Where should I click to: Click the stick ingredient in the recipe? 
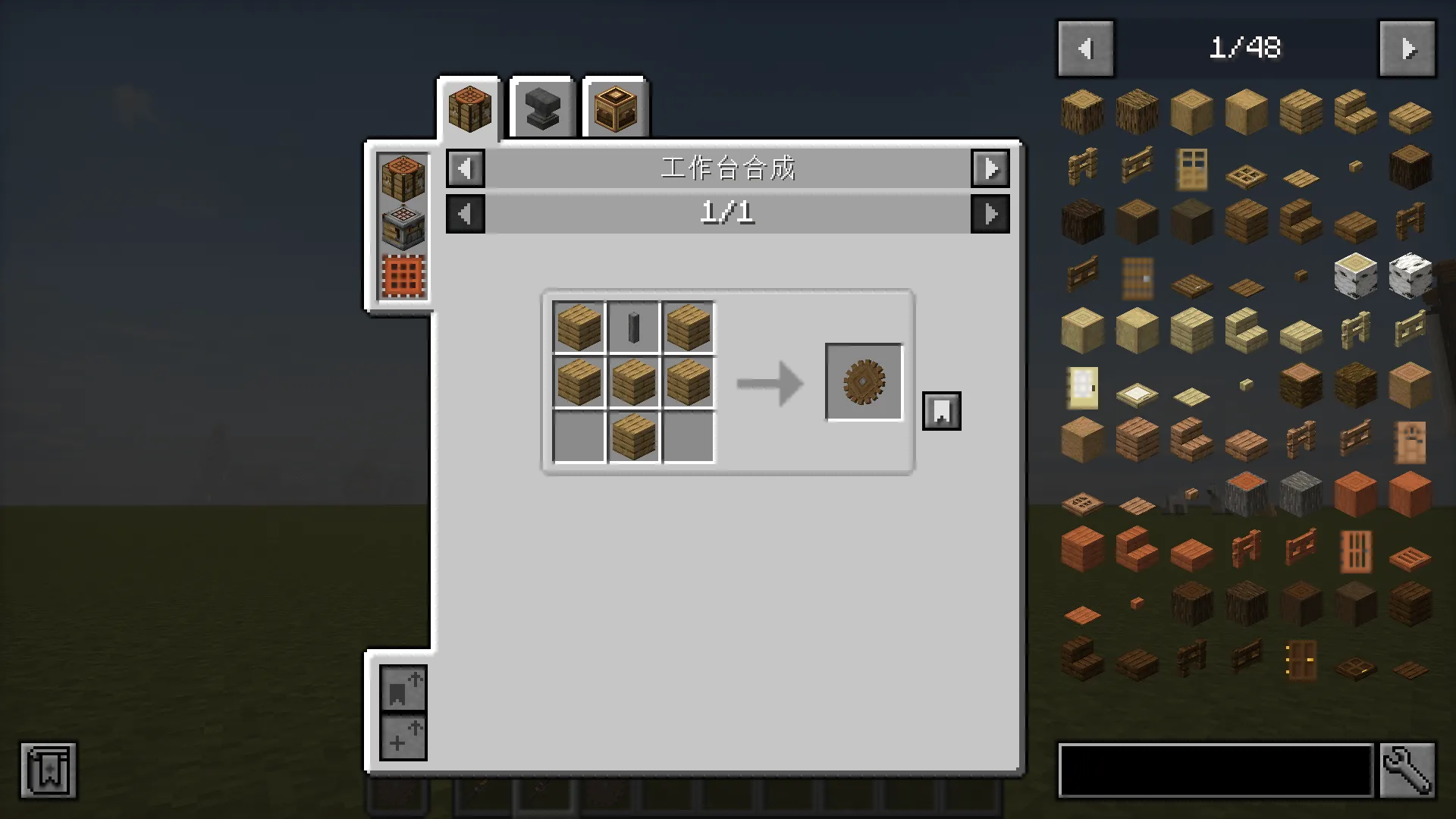(632, 328)
